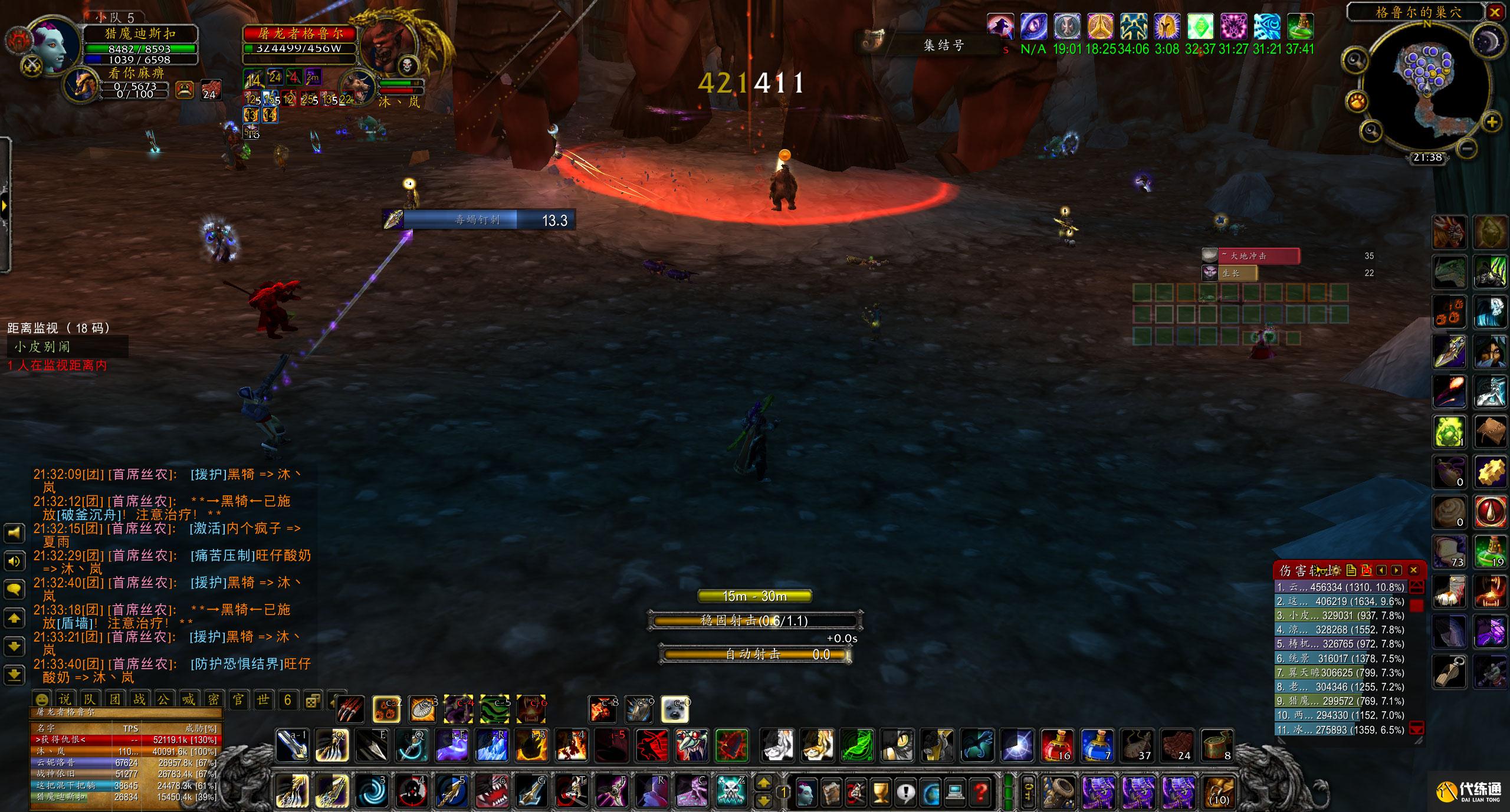Image resolution: width=1510 pixels, height=812 pixels.
Task: Zoom out the minimap with minus button
Action: (x=1469, y=147)
